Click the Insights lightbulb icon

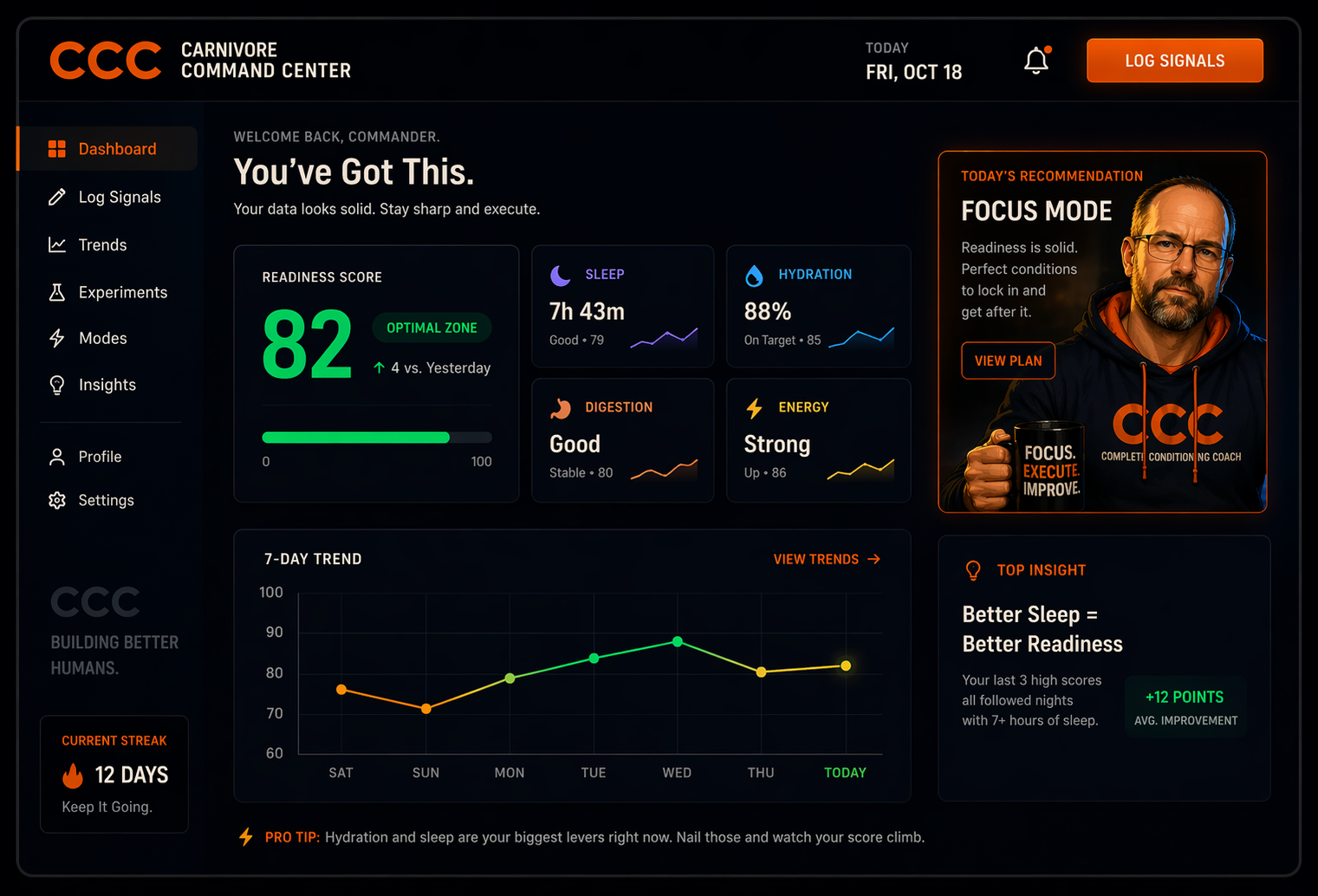point(56,385)
